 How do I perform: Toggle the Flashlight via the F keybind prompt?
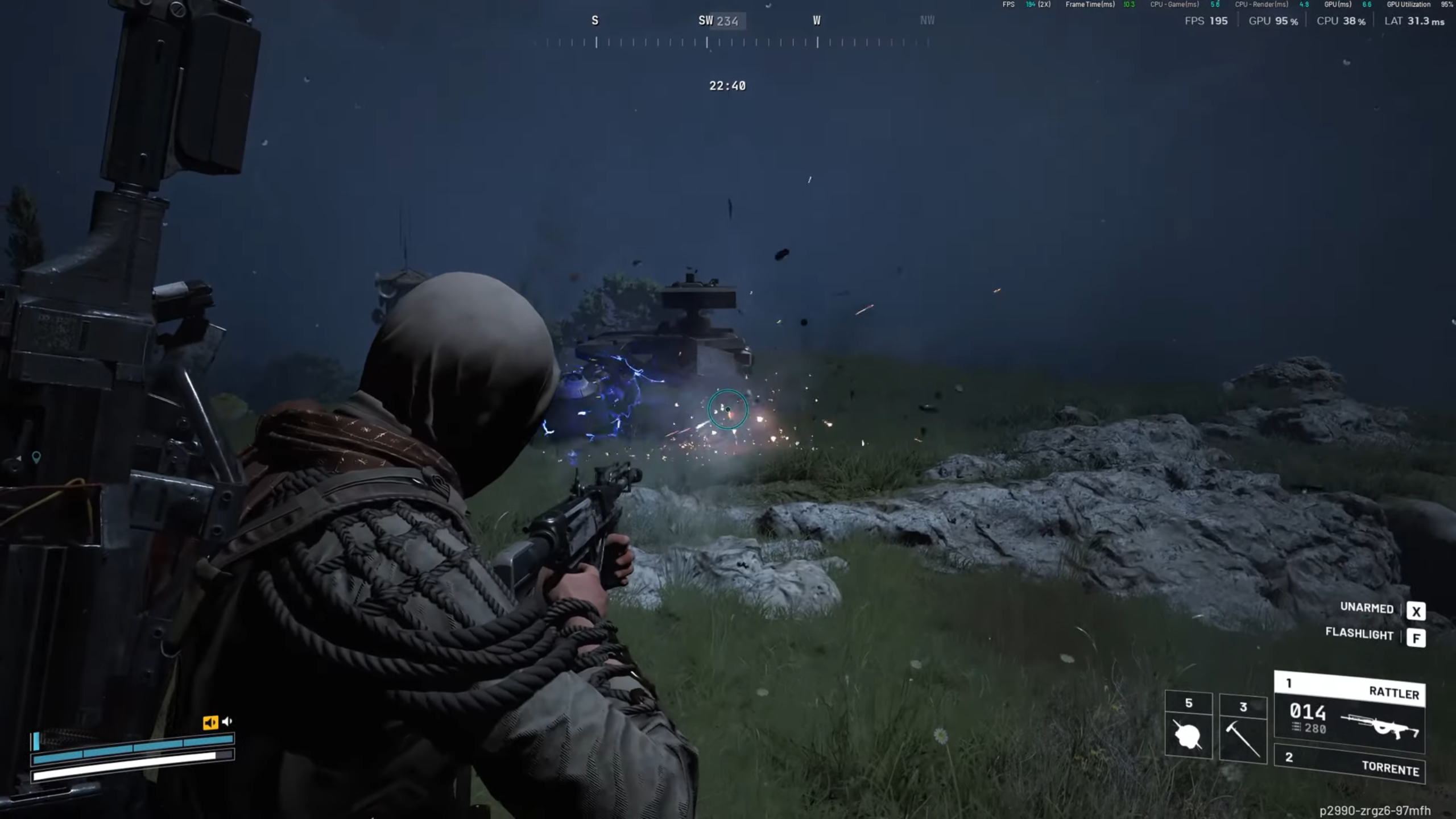(1417, 638)
